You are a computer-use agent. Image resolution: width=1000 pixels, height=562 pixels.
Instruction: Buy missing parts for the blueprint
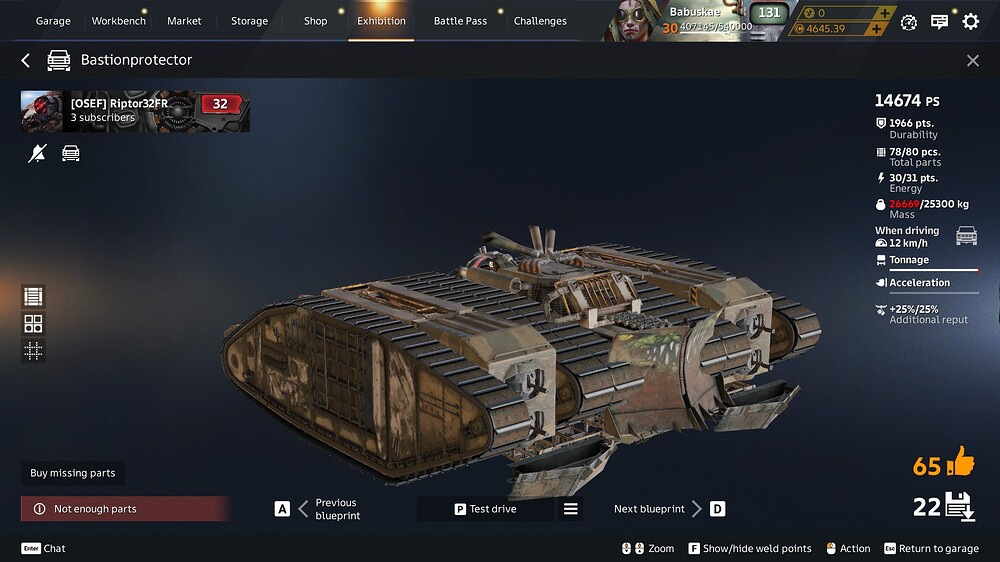[72, 473]
